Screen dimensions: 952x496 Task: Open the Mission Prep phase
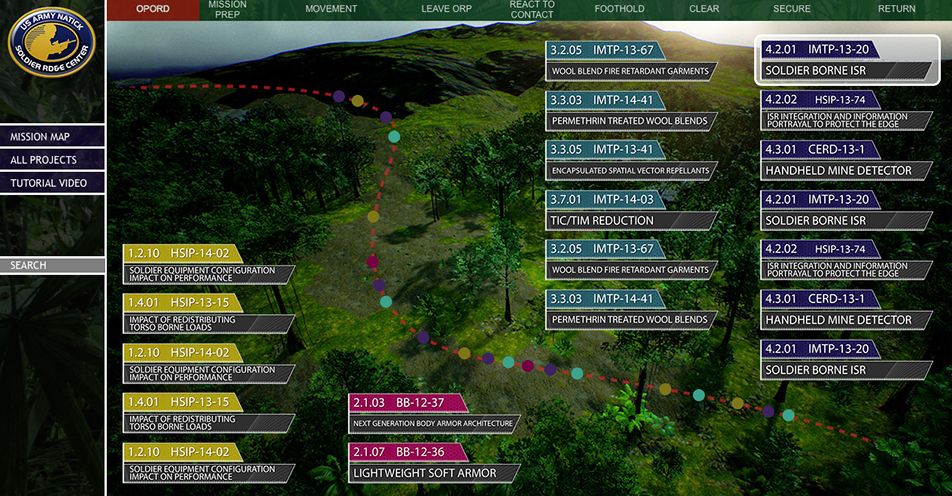pyautogui.click(x=227, y=10)
